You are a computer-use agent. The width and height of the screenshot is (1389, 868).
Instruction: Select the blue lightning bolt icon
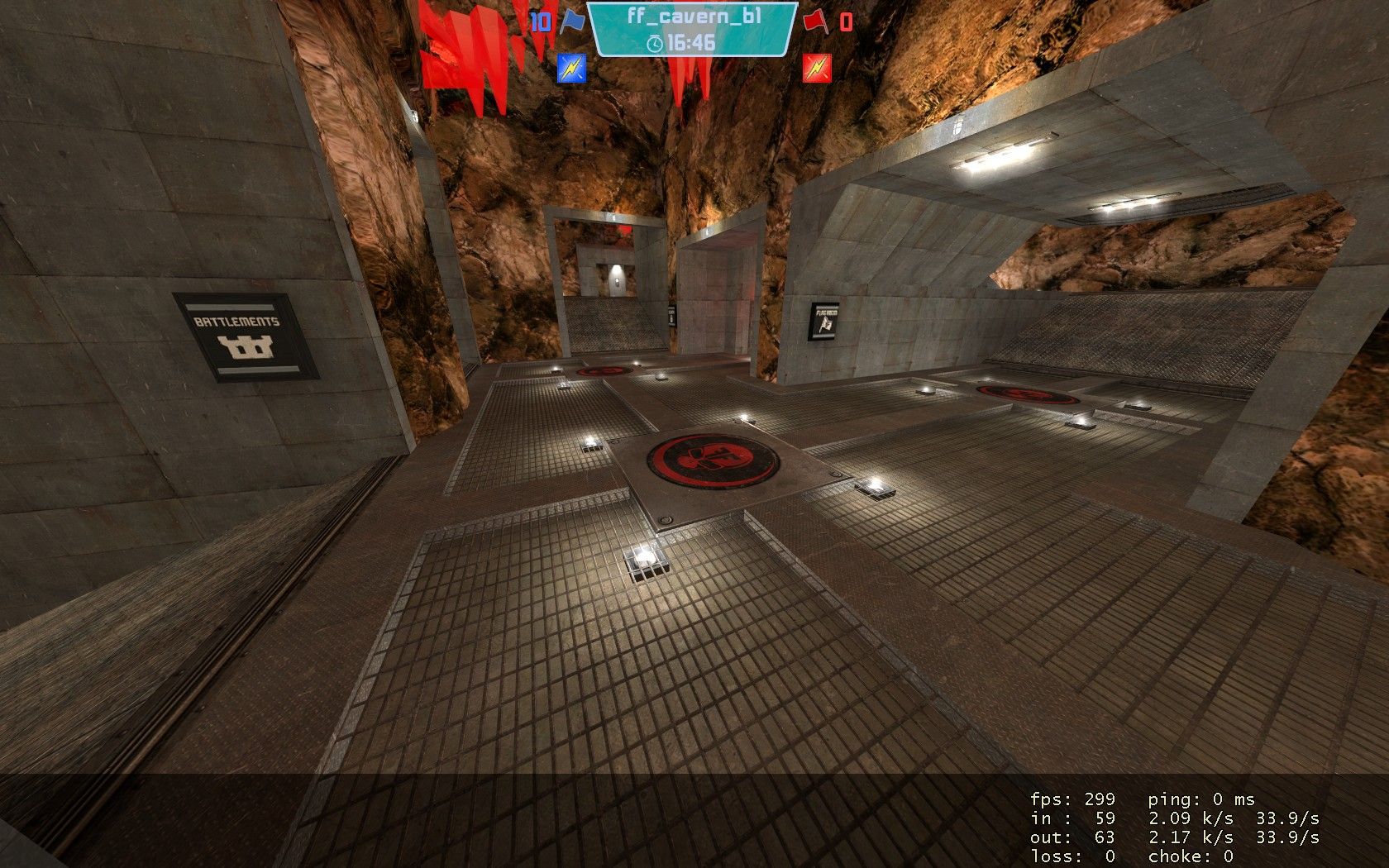point(571,67)
